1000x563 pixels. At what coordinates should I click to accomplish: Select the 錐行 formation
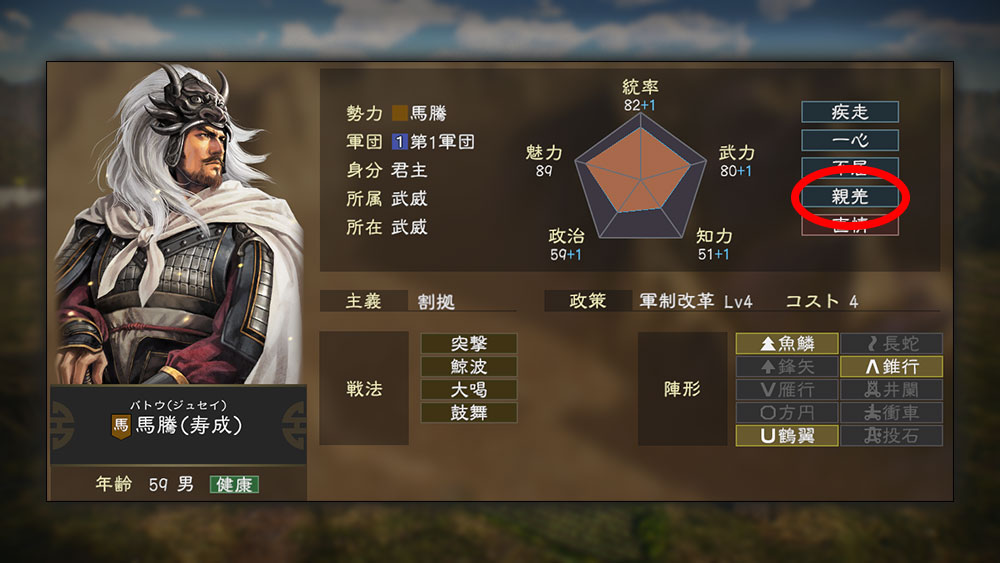(891, 367)
